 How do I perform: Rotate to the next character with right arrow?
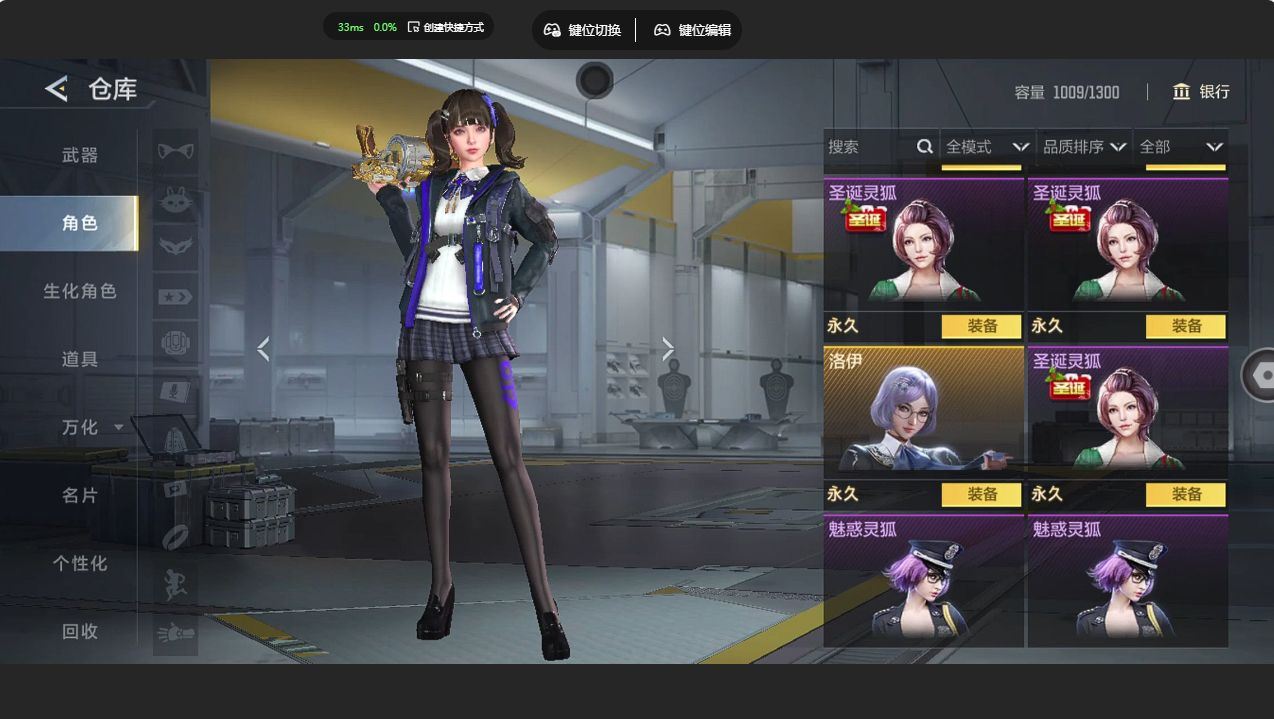668,348
